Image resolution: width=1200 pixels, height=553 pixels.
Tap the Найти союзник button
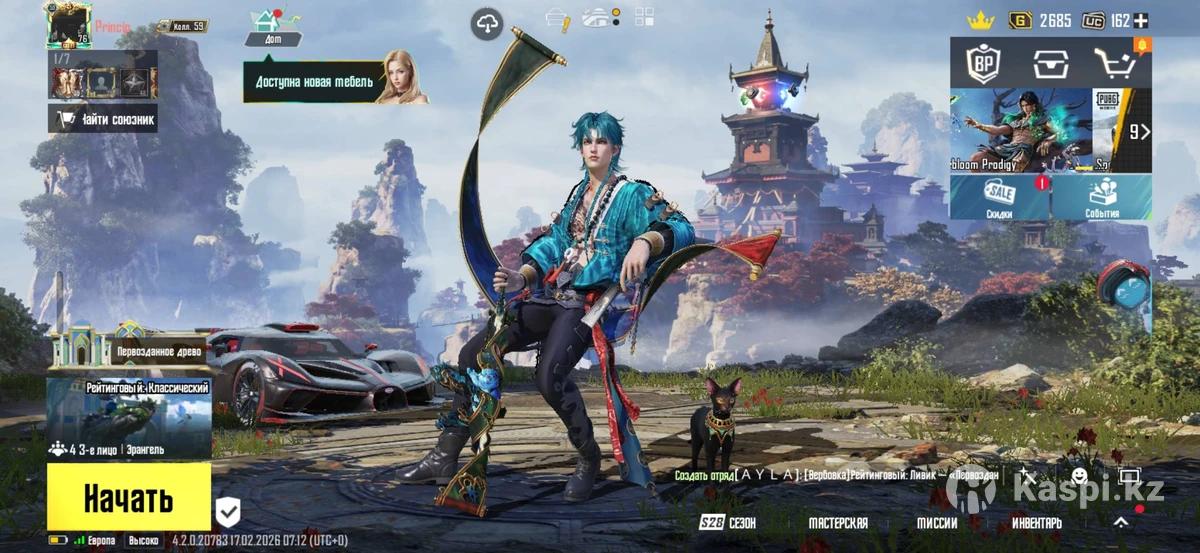pyautogui.click(x=103, y=120)
